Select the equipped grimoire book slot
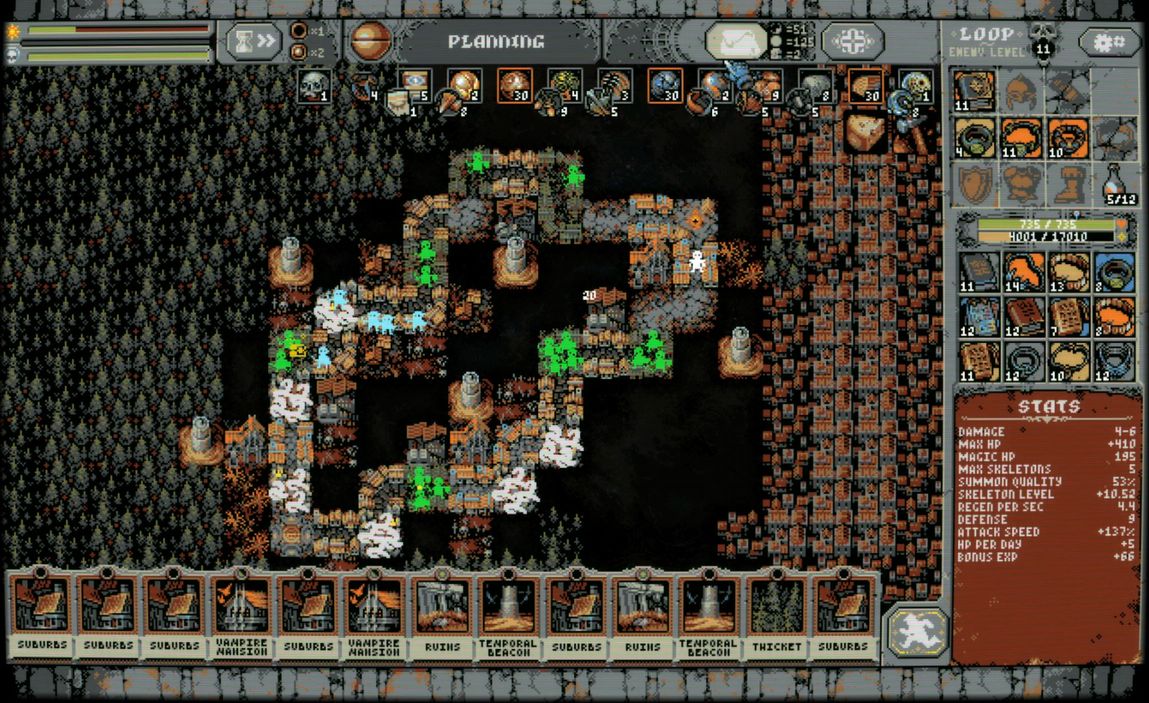This screenshot has height=703, width=1149. tap(973, 90)
